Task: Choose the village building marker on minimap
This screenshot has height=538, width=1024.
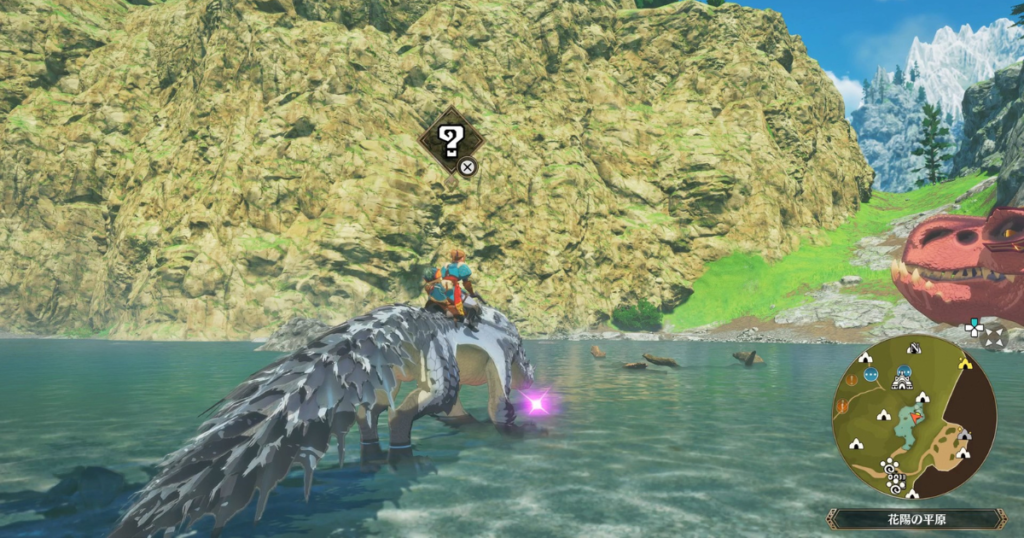Action: (x=902, y=380)
